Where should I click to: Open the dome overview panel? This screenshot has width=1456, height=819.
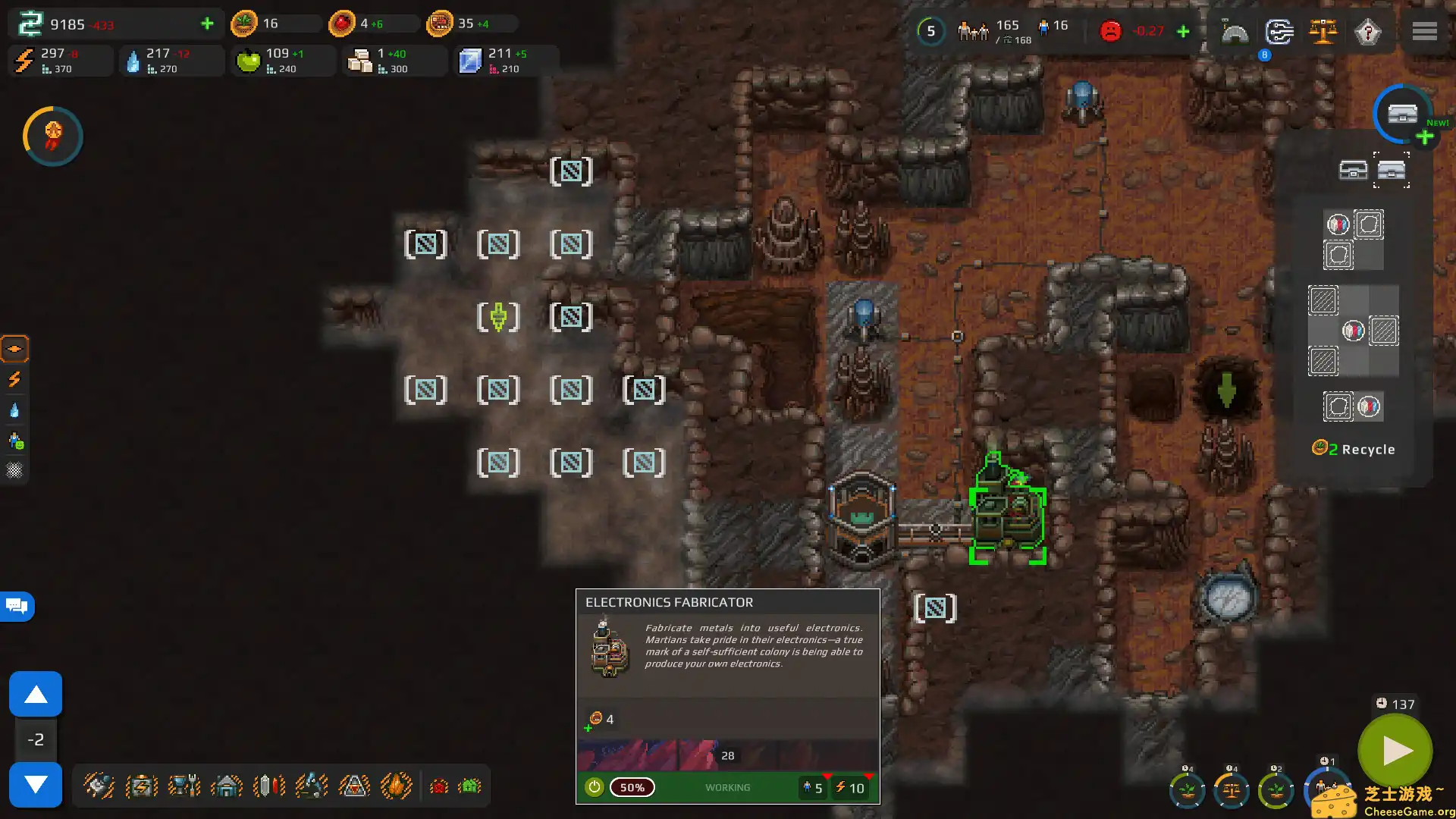pos(1235,32)
